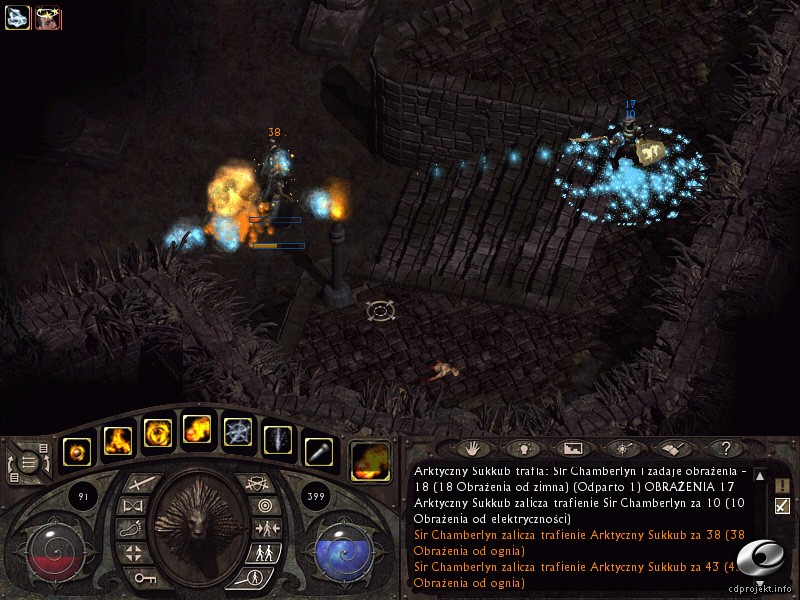
Task: Open the journal book with quill
Action: click(x=672, y=449)
